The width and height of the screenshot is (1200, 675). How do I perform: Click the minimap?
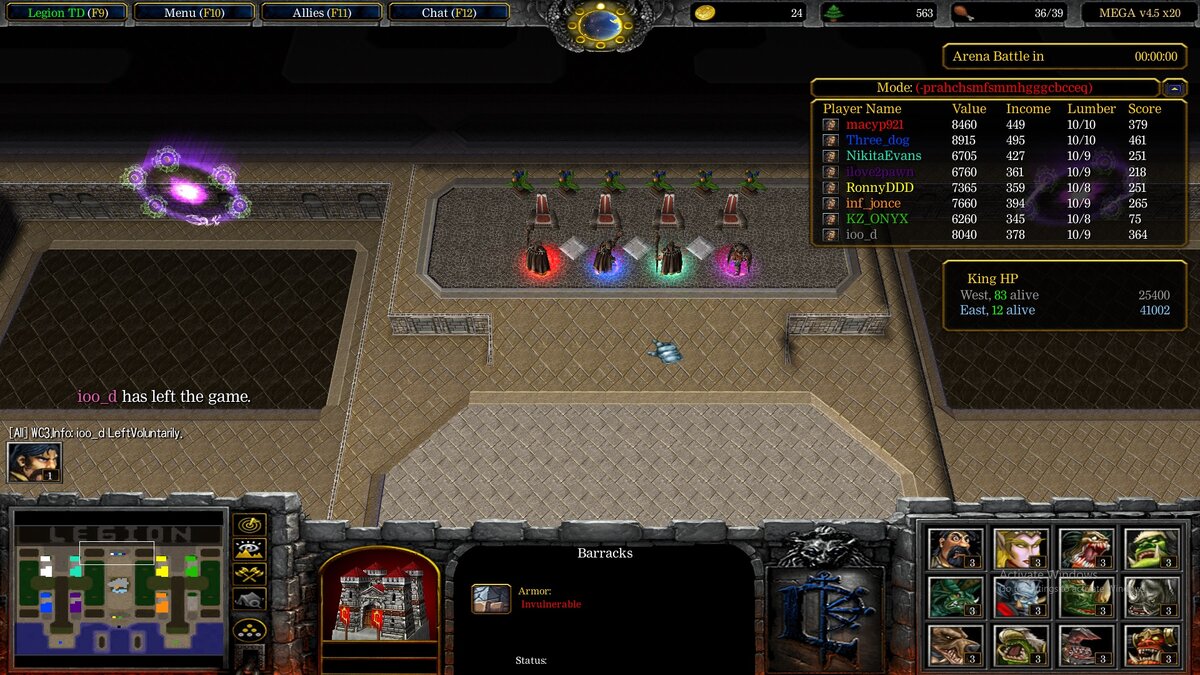point(120,590)
